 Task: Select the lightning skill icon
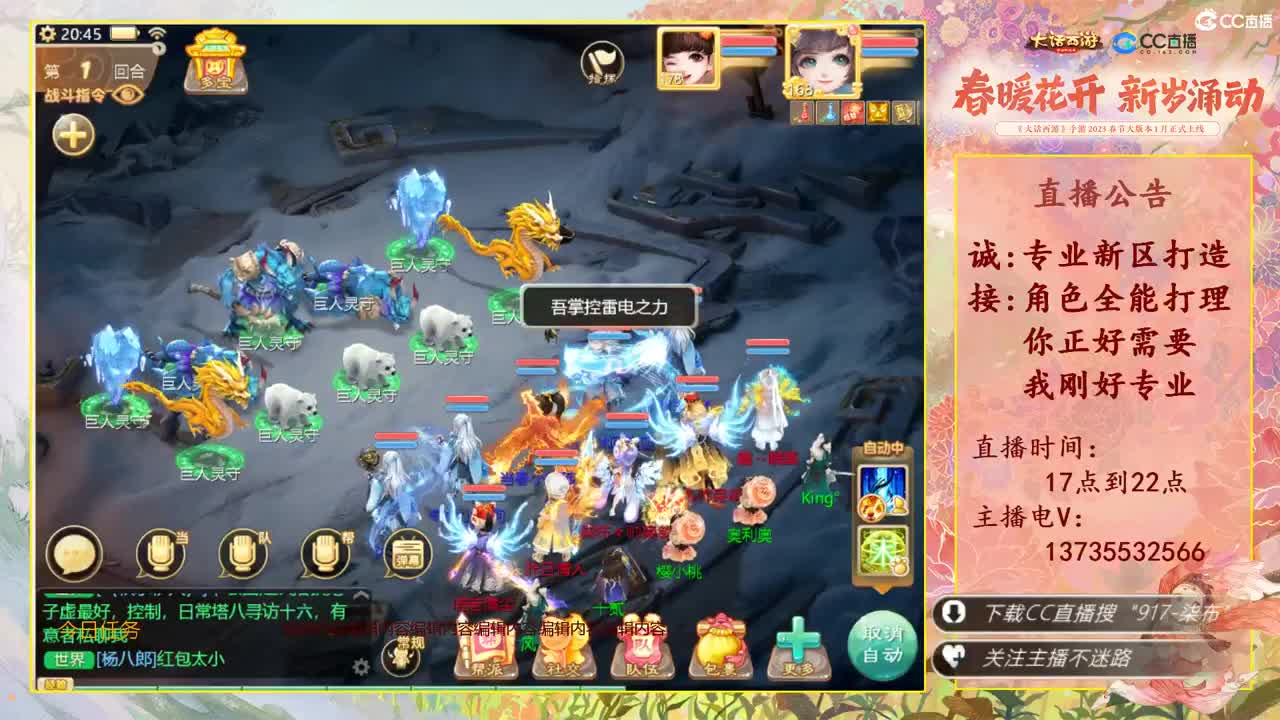[x=882, y=488]
